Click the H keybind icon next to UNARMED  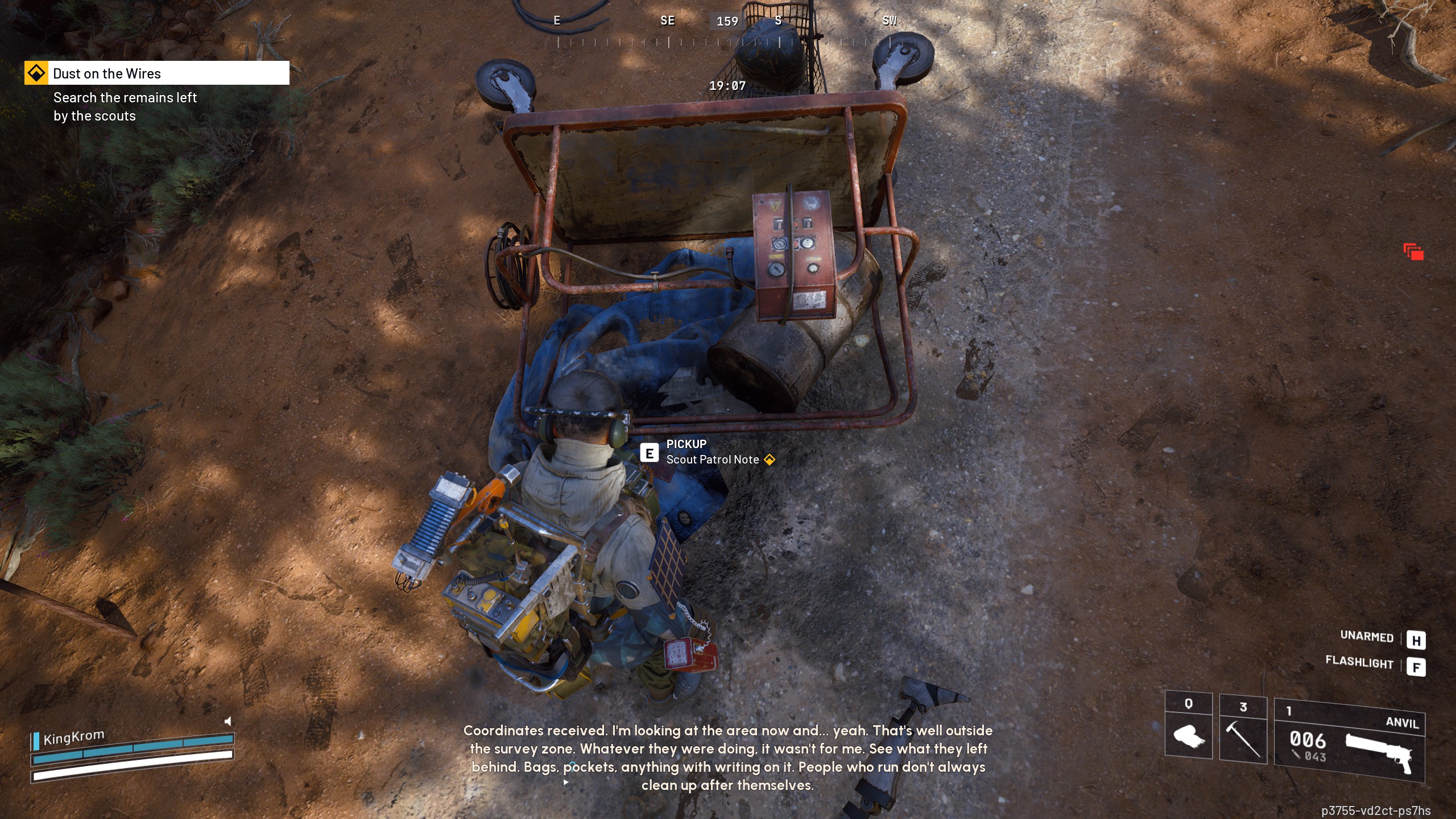1417,639
